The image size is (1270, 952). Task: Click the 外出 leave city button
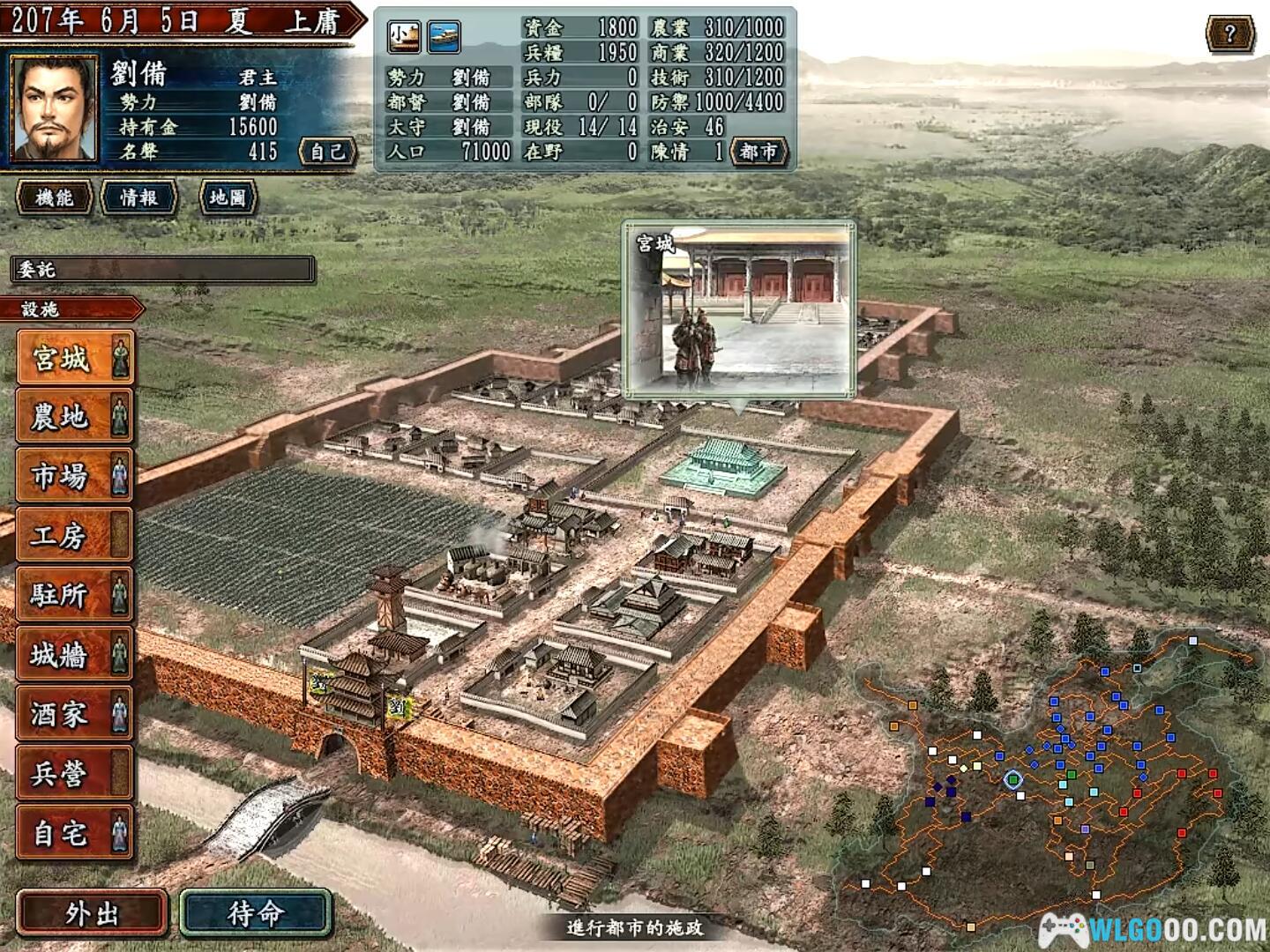[92, 913]
